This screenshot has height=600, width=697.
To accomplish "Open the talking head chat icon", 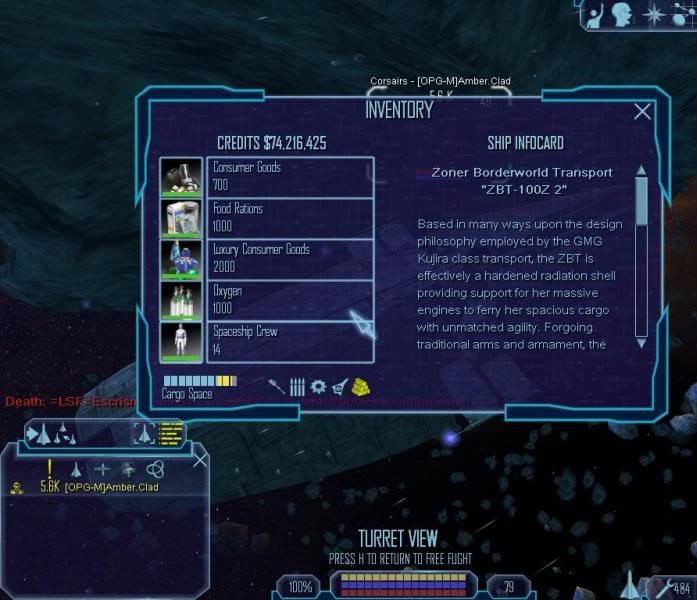I will click(623, 14).
